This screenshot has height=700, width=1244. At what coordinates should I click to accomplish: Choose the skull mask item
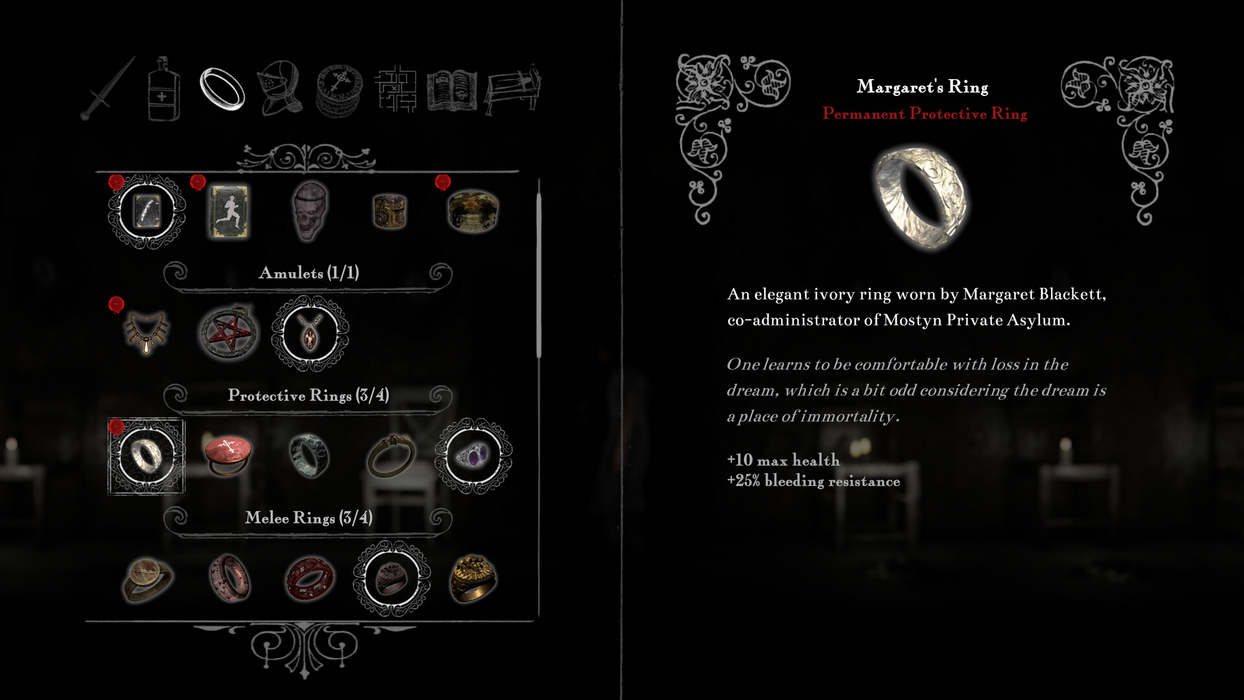(310, 211)
